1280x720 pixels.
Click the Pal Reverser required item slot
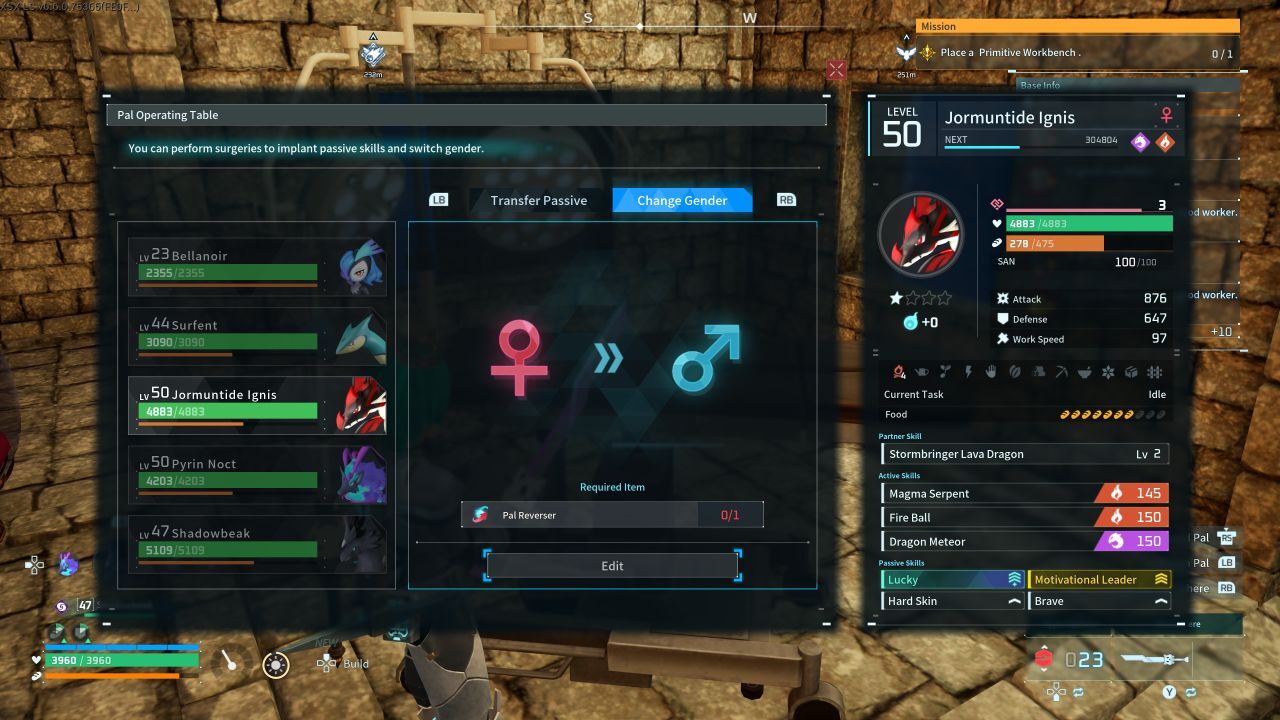click(x=612, y=515)
